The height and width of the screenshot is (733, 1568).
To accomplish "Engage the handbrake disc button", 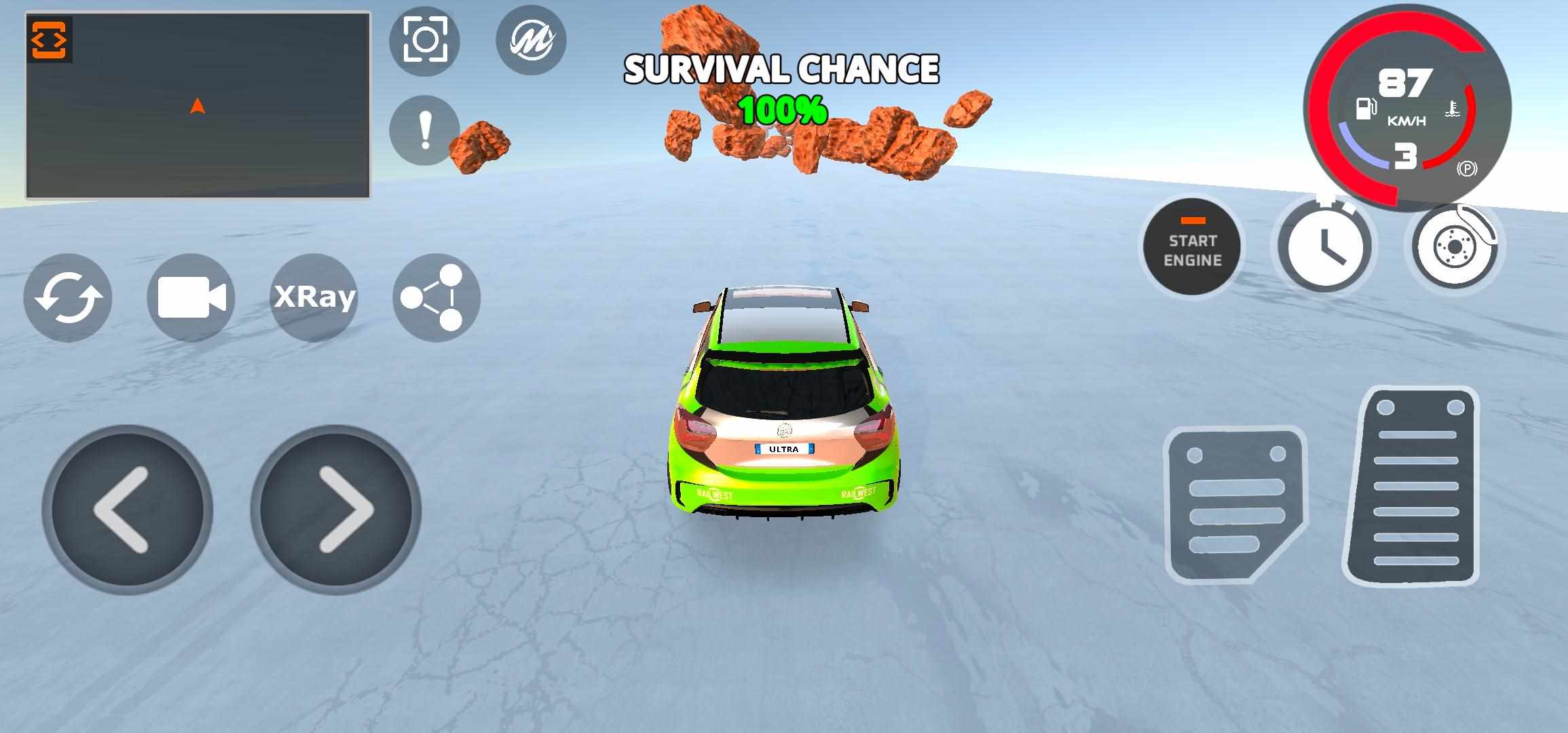I will pos(1455,246).
